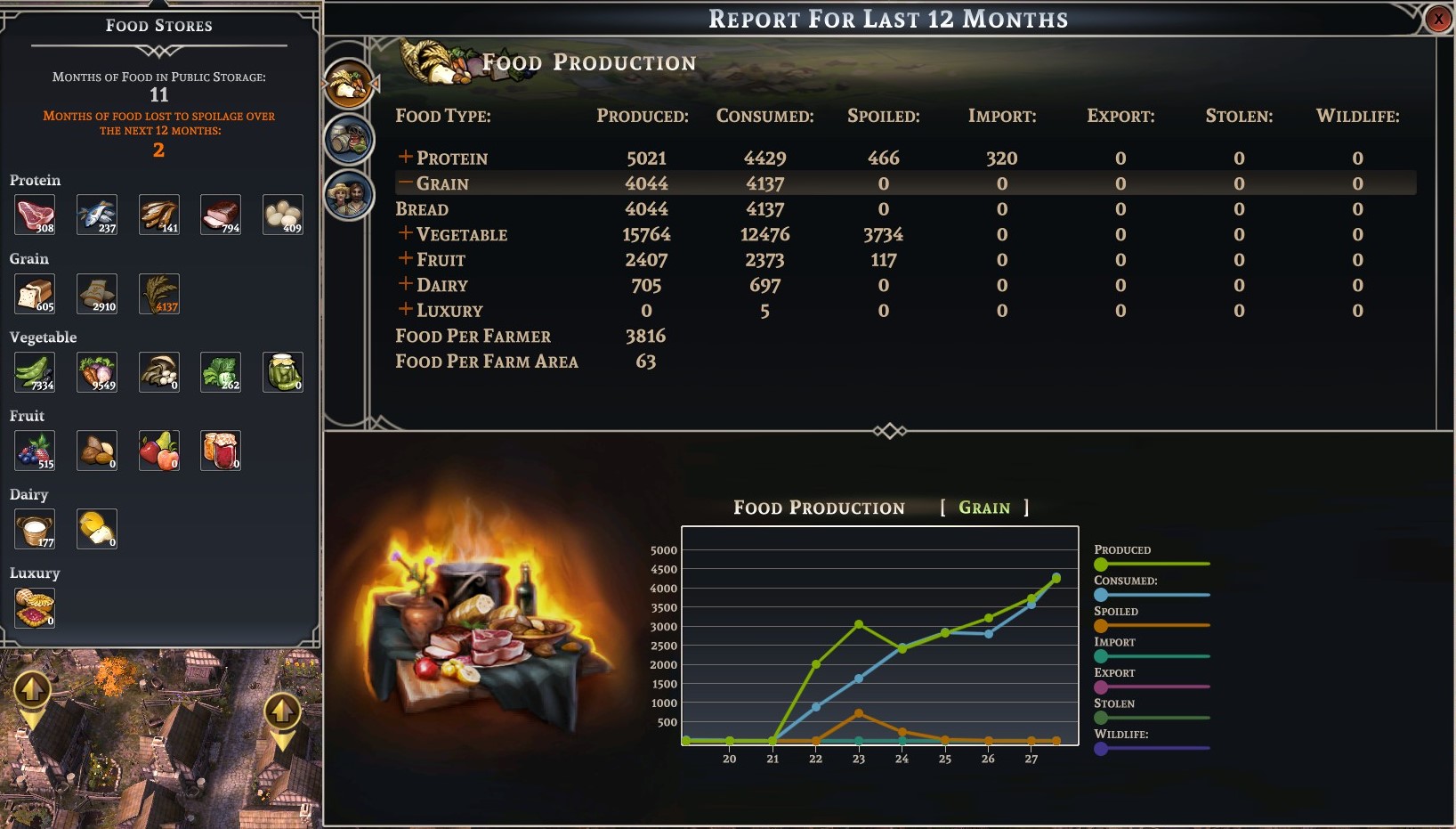
Task: Collapse the Grain food type row
Action: point(405,183)
